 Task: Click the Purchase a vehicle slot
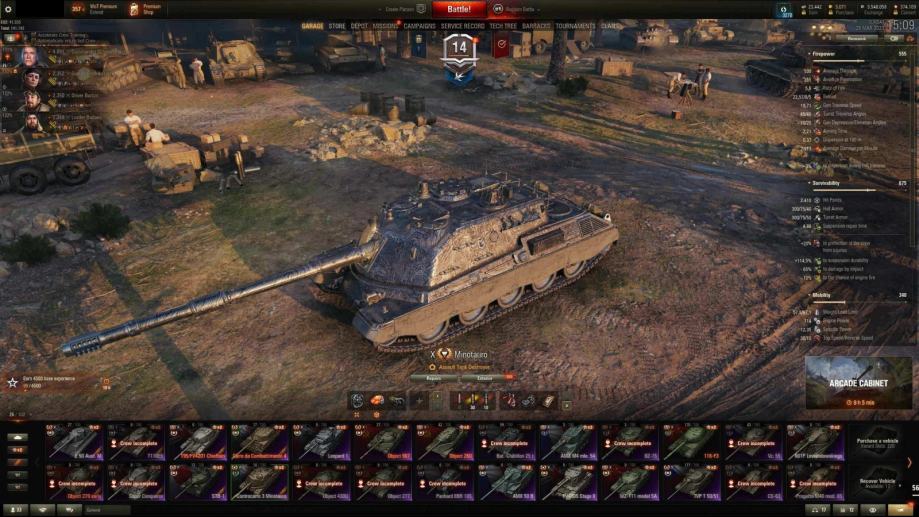coord(876,442)
